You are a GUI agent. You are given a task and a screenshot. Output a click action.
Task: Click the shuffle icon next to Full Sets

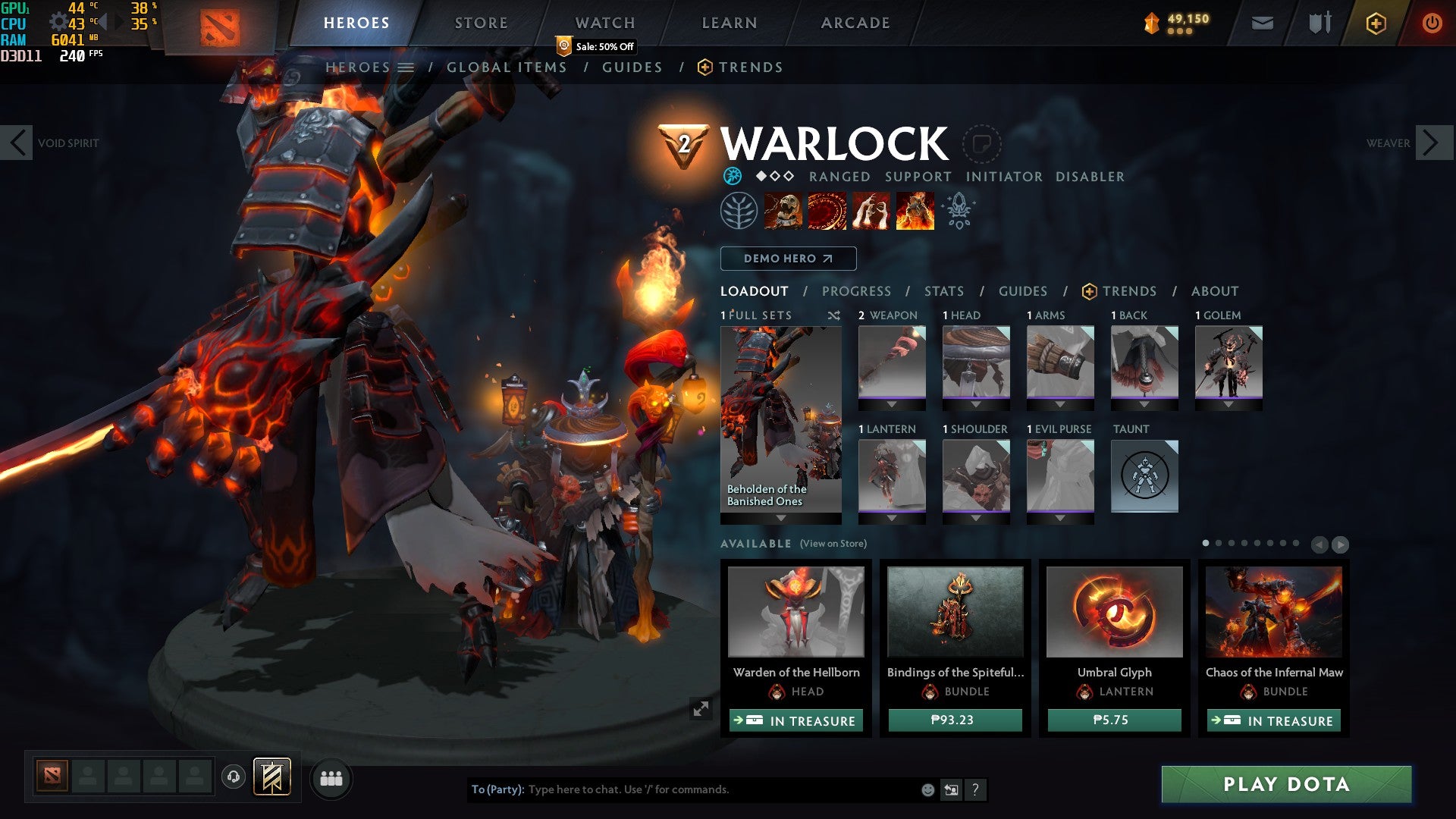point(834,315)
